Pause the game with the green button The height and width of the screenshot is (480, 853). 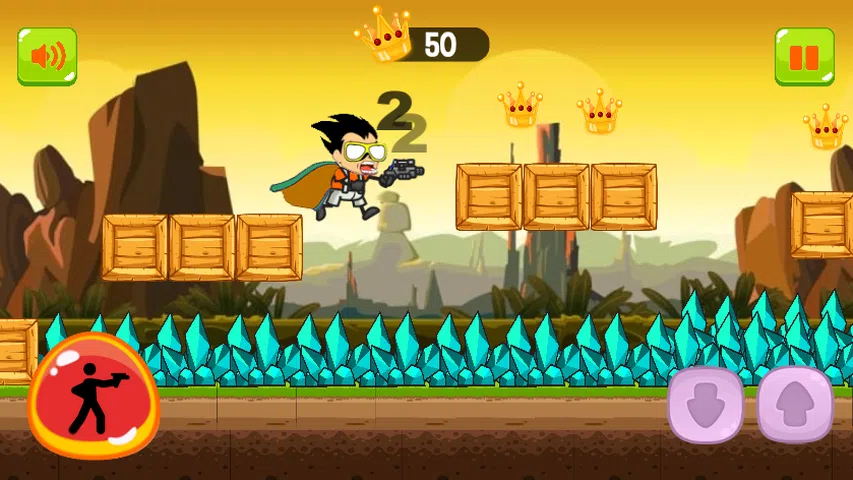(x=805, y=56)
